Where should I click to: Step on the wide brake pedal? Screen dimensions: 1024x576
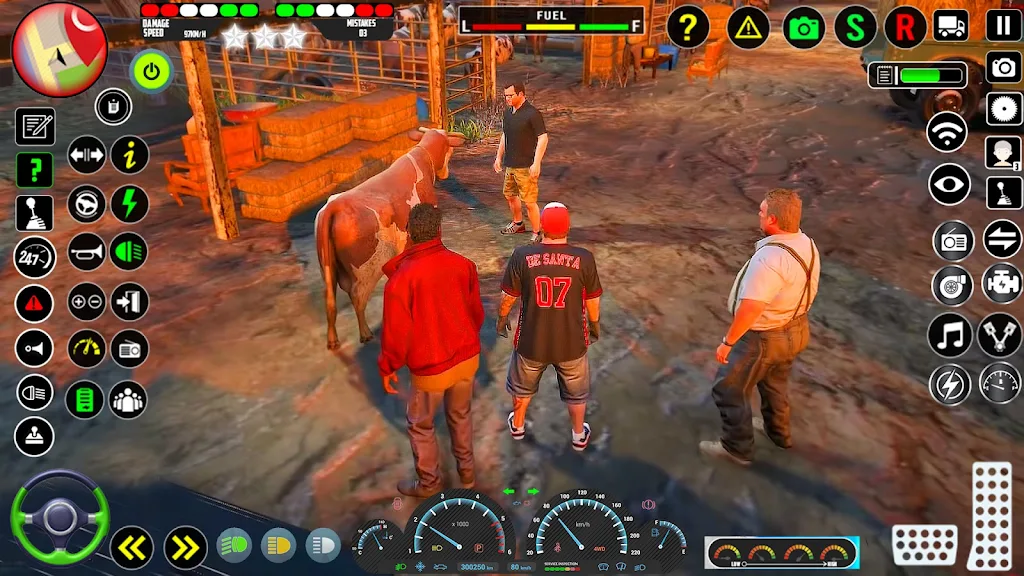click(x=924, y=544)
